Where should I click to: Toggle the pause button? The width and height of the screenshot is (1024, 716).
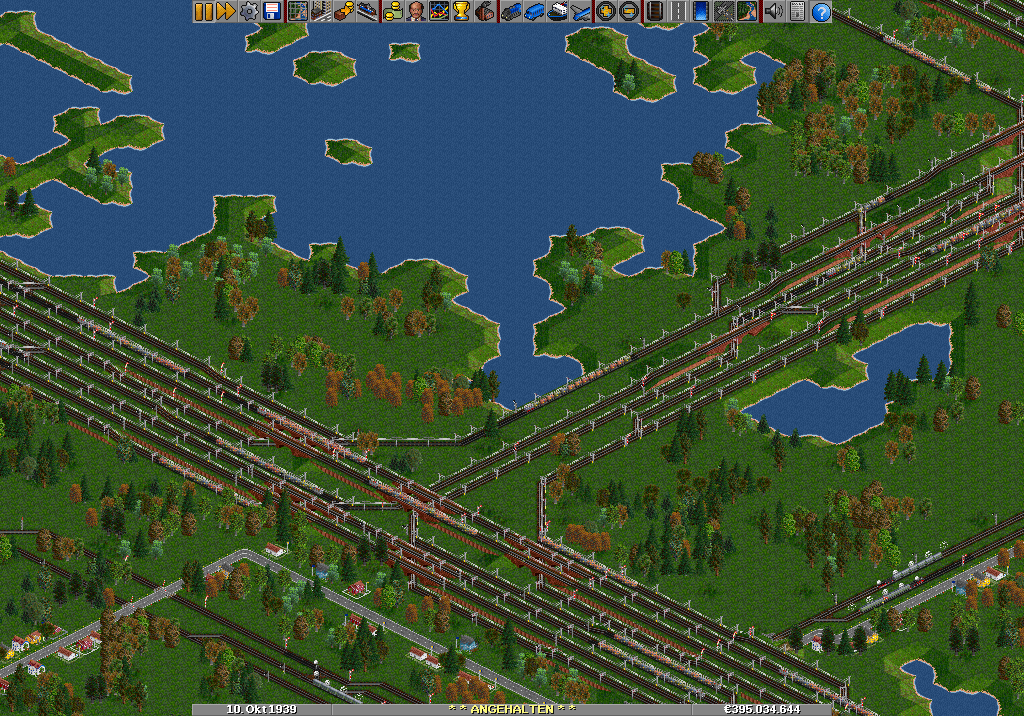[x=203, y=11]
